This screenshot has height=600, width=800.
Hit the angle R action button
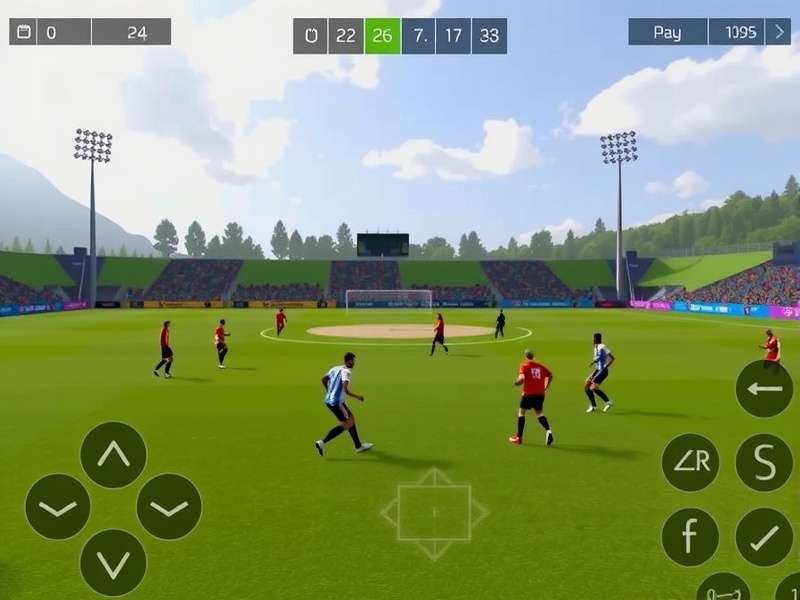tap(690, 462)
